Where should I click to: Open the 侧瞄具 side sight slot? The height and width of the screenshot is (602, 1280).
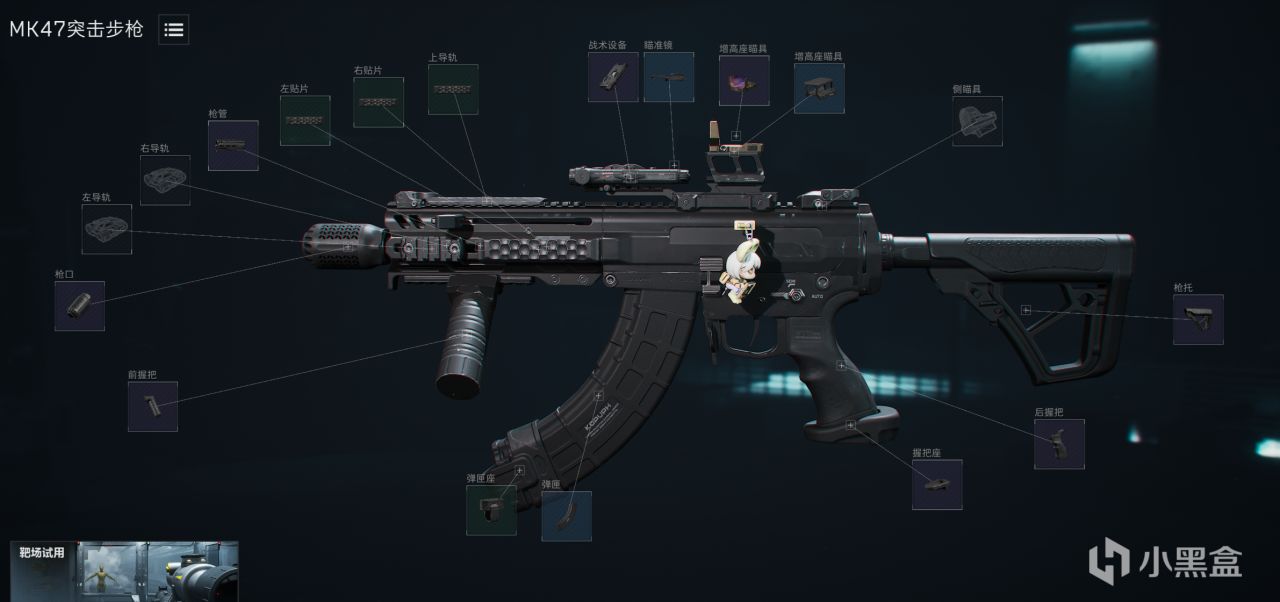click(977, 122)
